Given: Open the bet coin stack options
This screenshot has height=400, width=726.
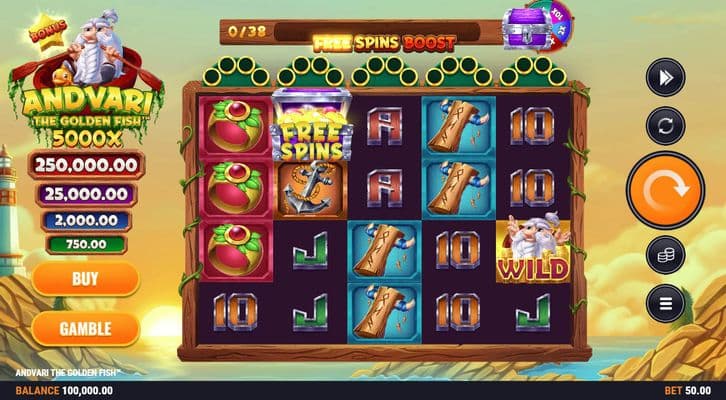Looking at the screenshot, I should point(665,254).
